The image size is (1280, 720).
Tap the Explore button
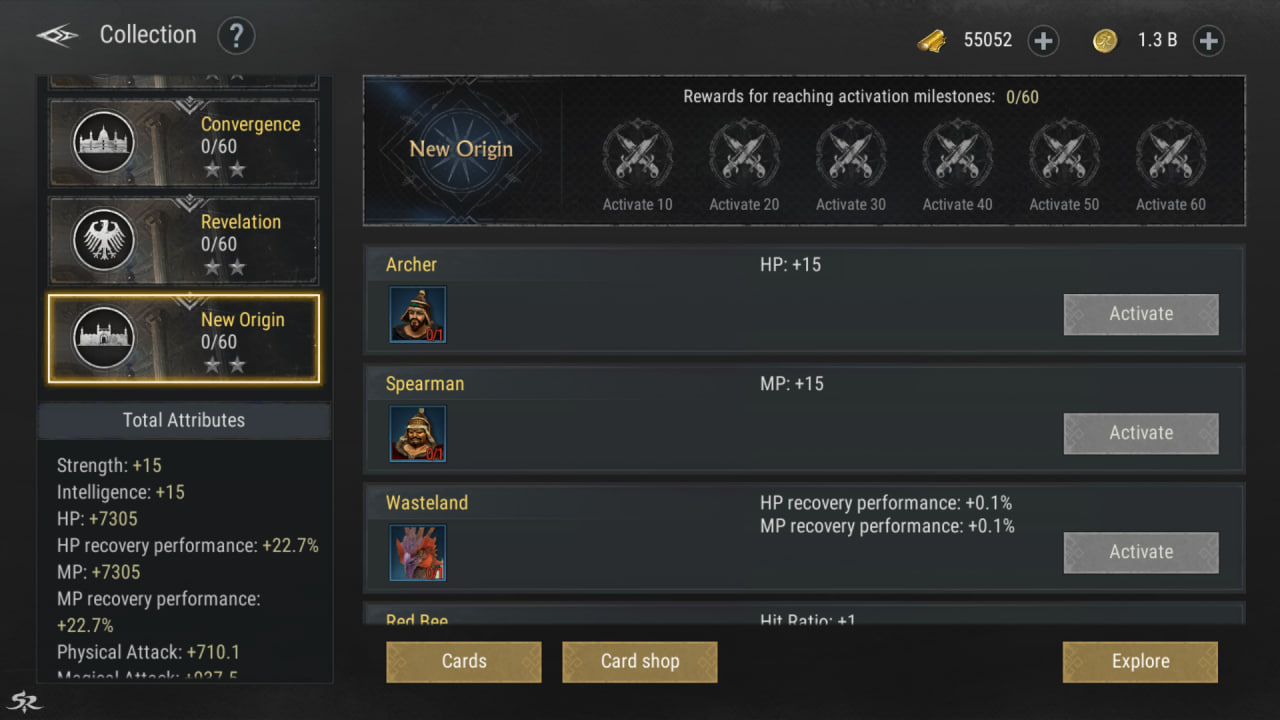[1140, 662]
